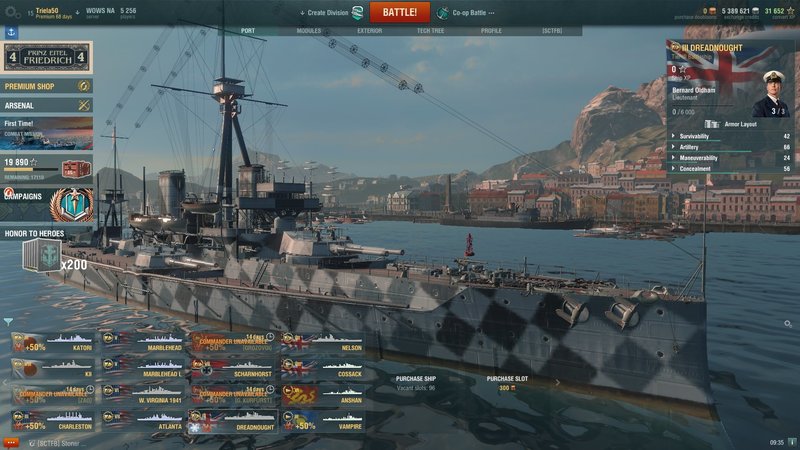800x450 pixels.
Task: Open the Prinz Eitel Friedrich banner
Action: 46,57
